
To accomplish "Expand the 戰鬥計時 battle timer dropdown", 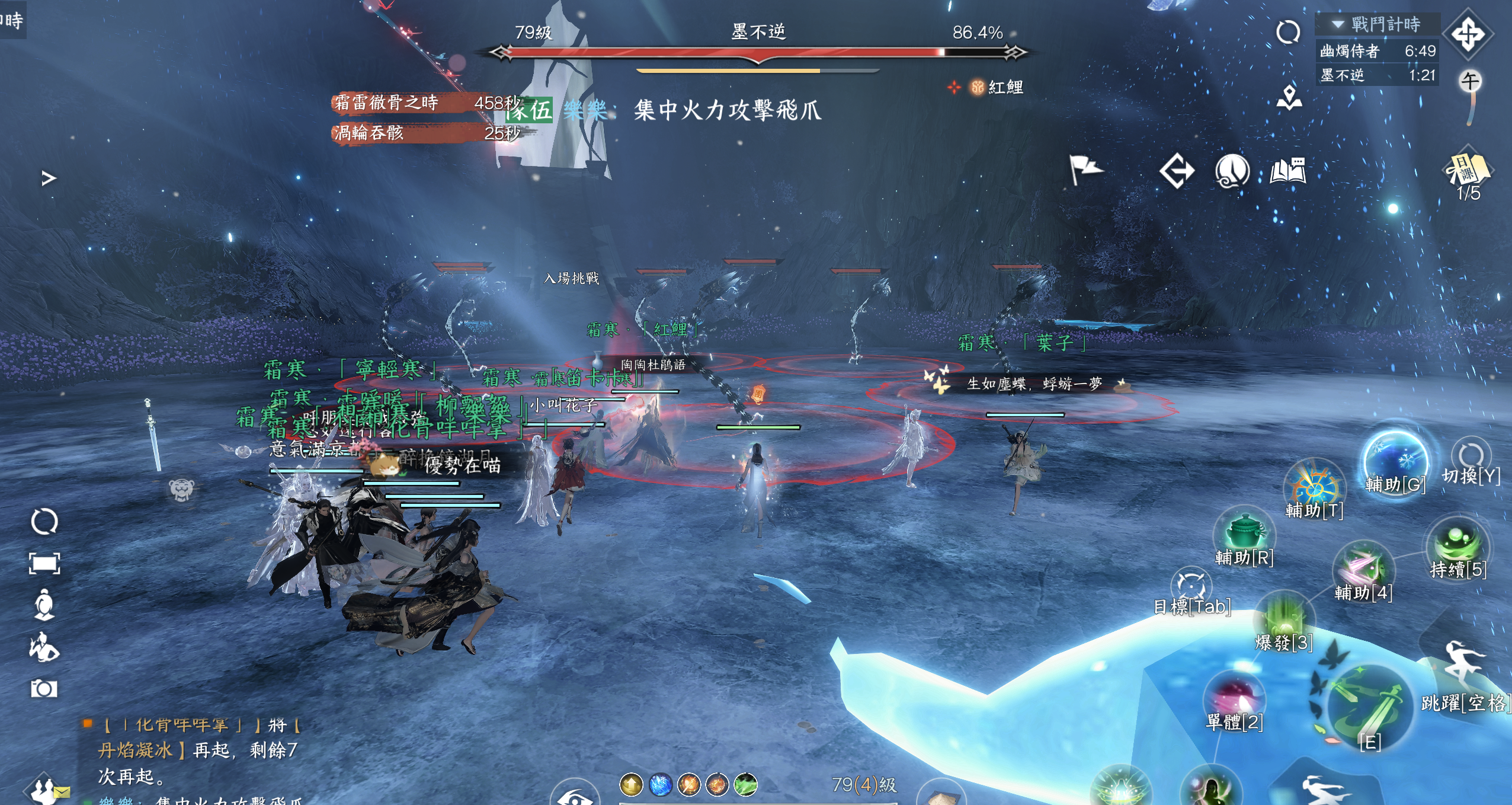I will pyautogui.click(x=1338, y=24).
